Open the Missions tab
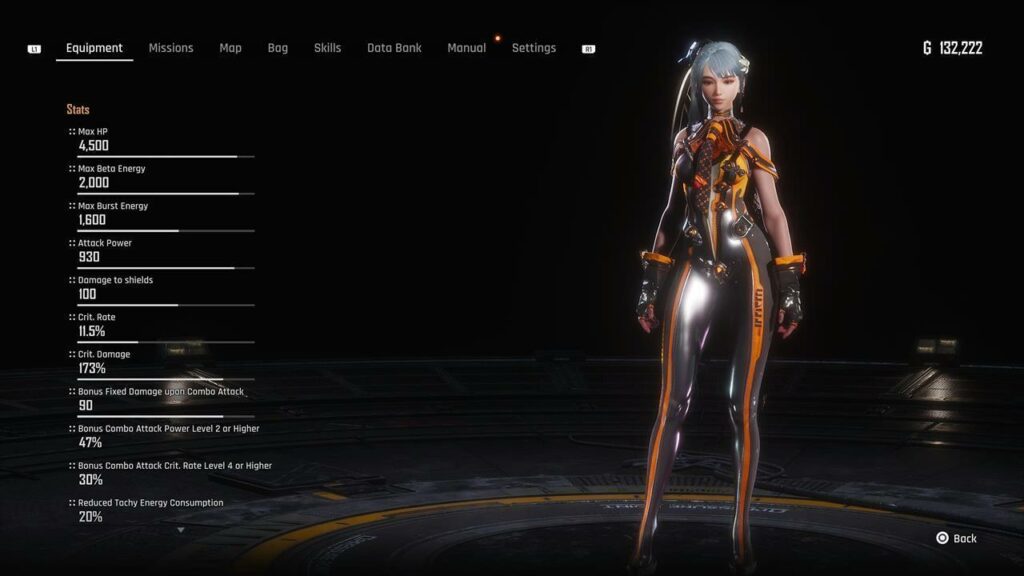 tap(171, 48)
